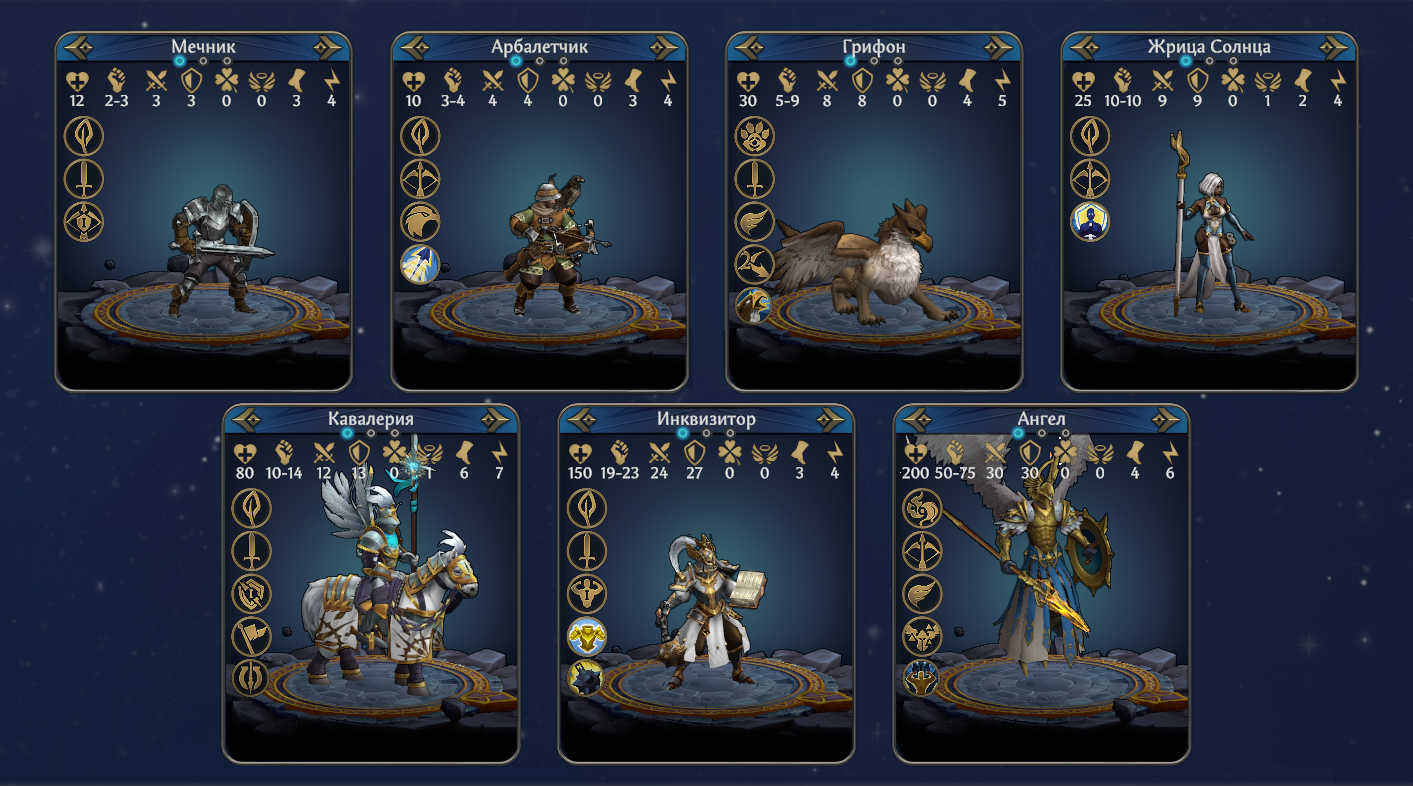Click the right arrow on the Мечник card
The width and height of the screenshot is (1413, 786).
(328, 47)
